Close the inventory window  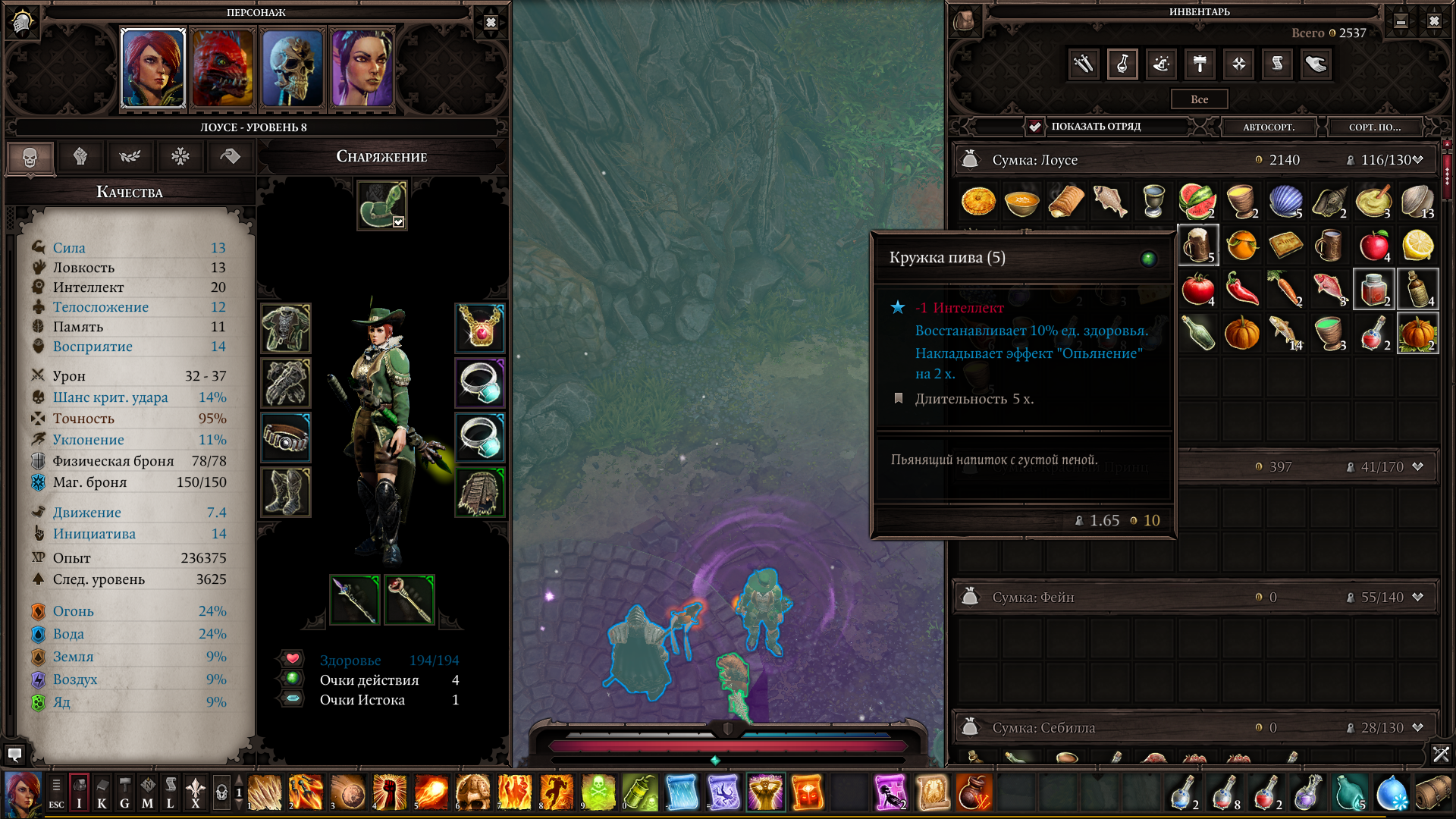point(1433,21)
